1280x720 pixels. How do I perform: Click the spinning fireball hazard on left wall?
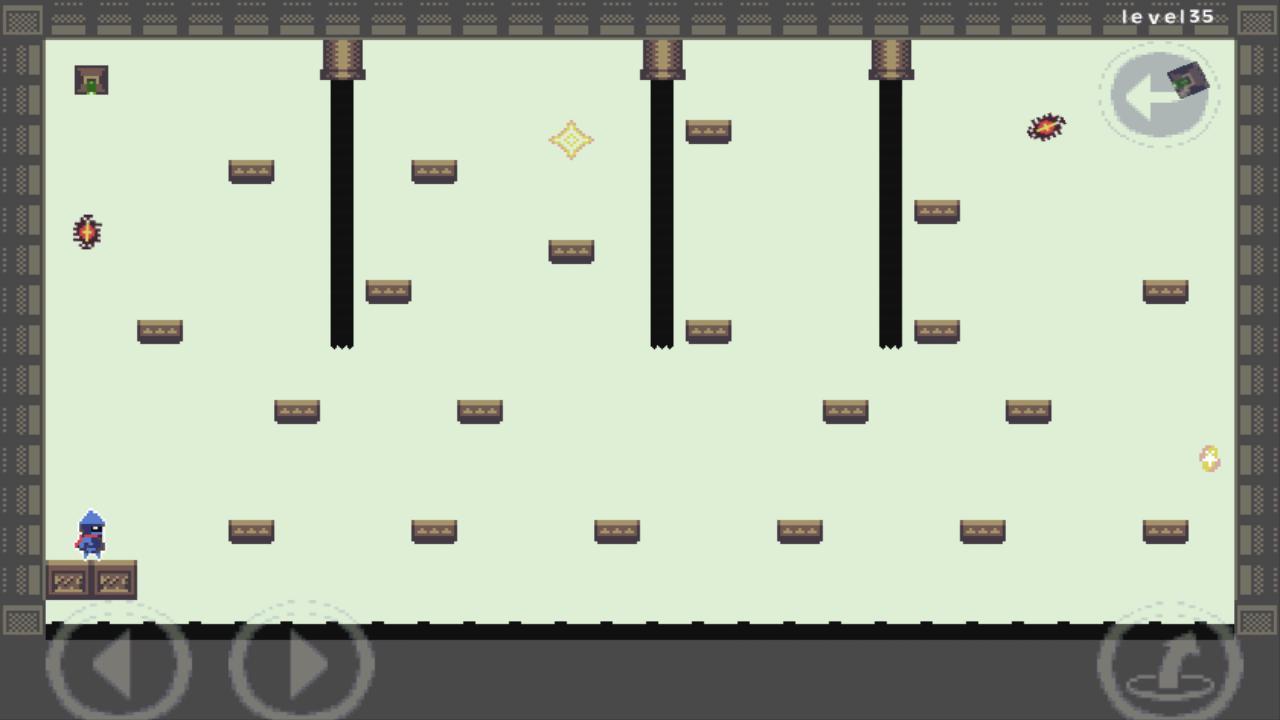pyautogui.click(x=85, y=232)
